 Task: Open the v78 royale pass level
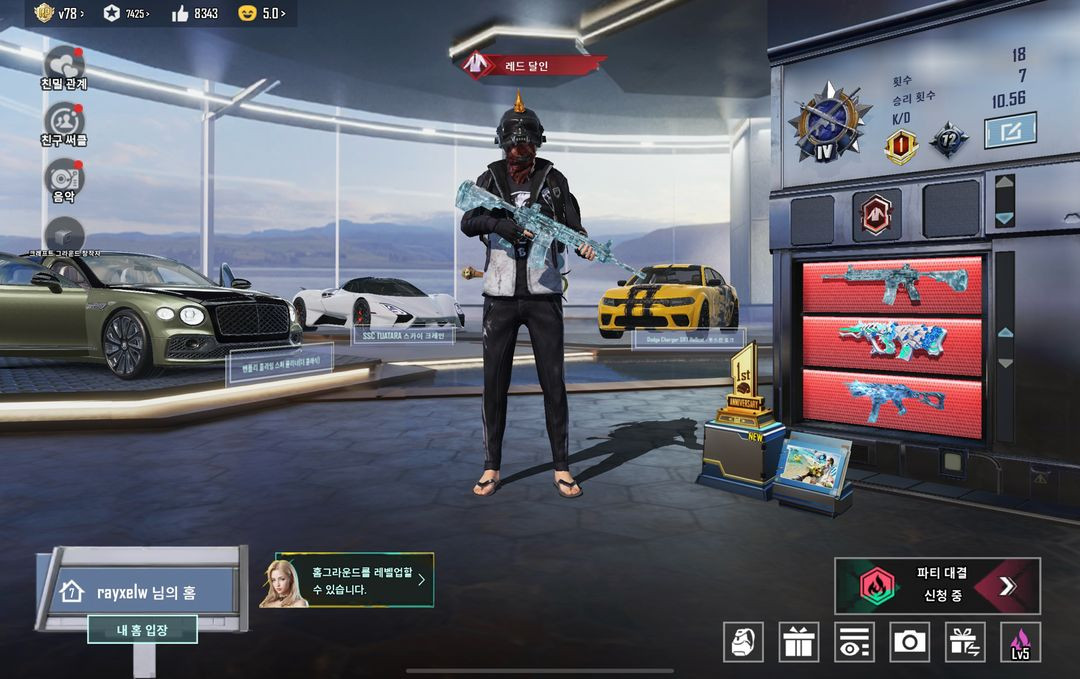pos(58,13)
